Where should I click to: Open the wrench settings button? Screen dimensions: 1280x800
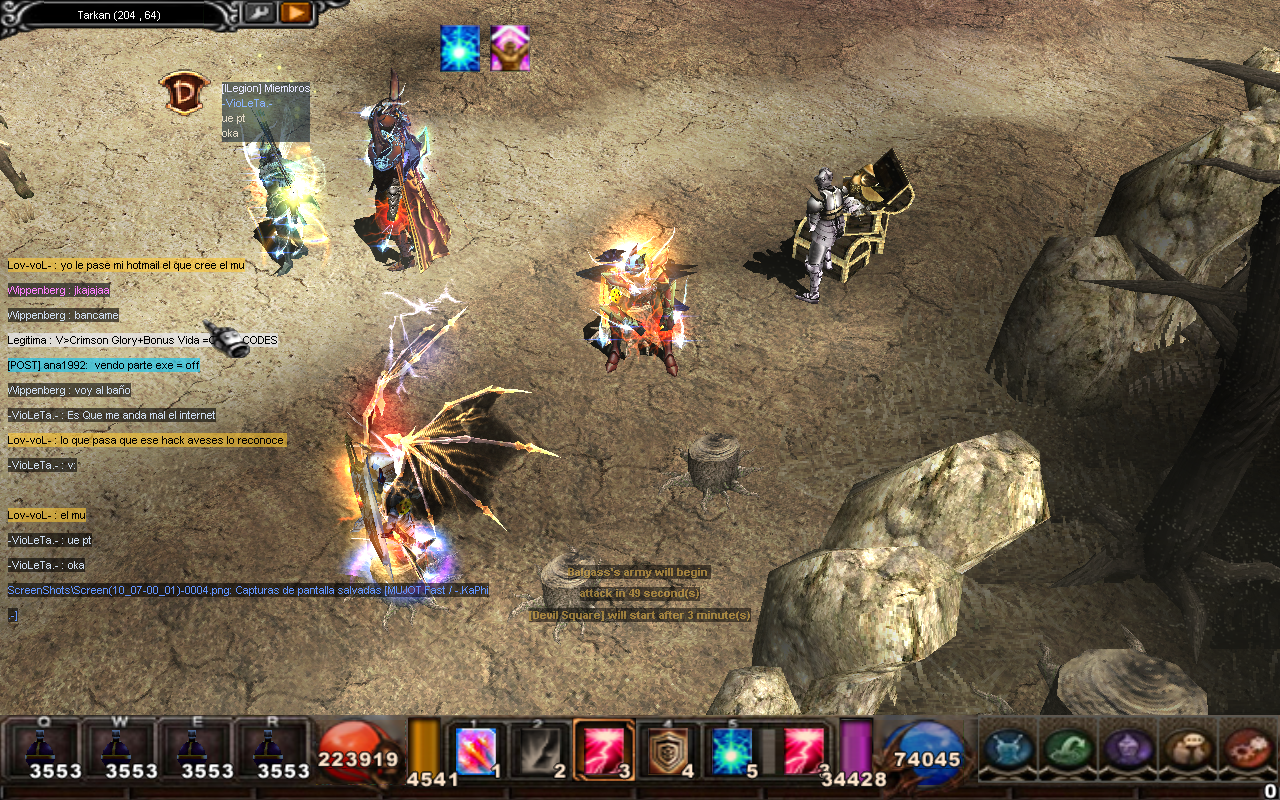pos(258,13)
